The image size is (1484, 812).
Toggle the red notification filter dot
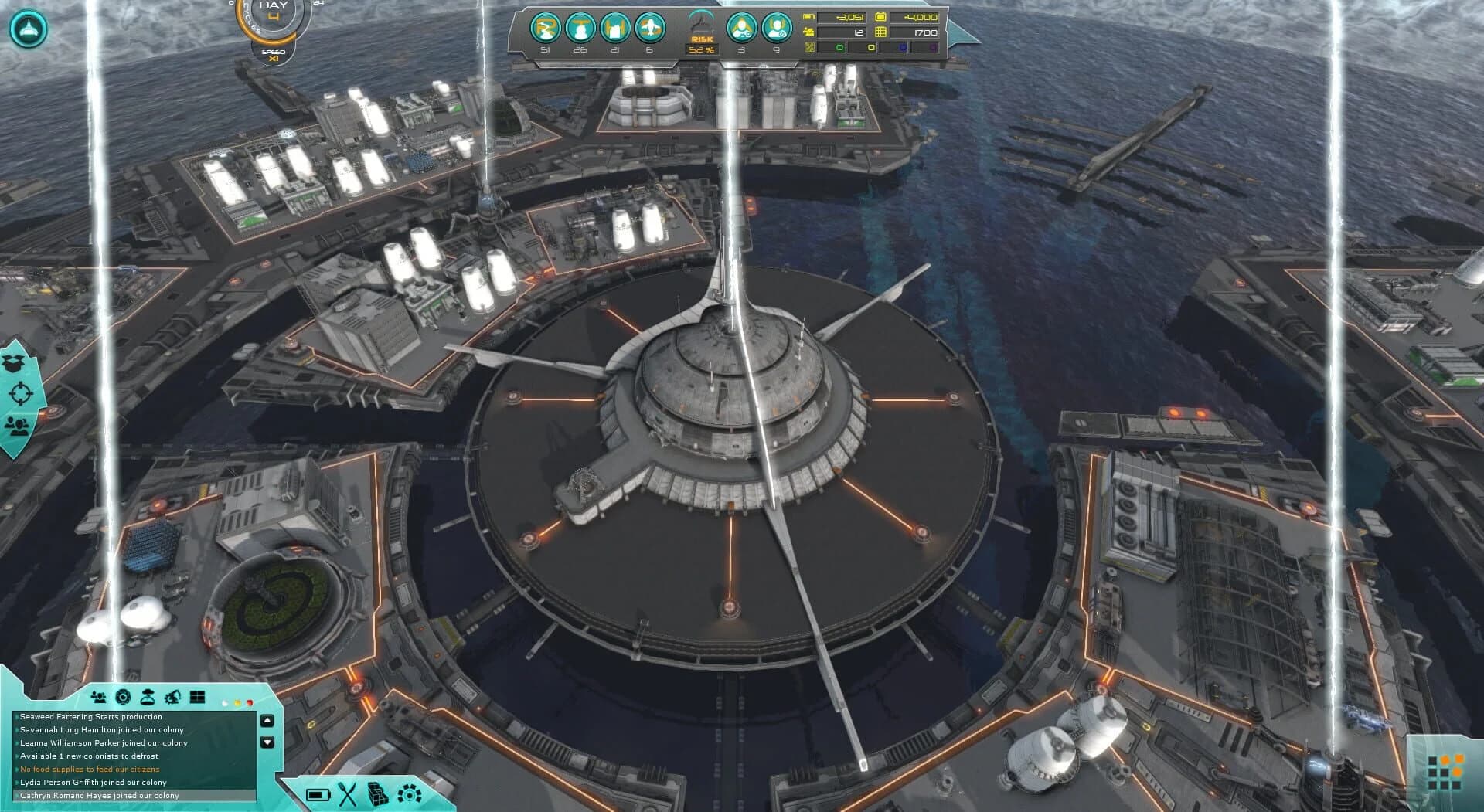coord(250,703)
